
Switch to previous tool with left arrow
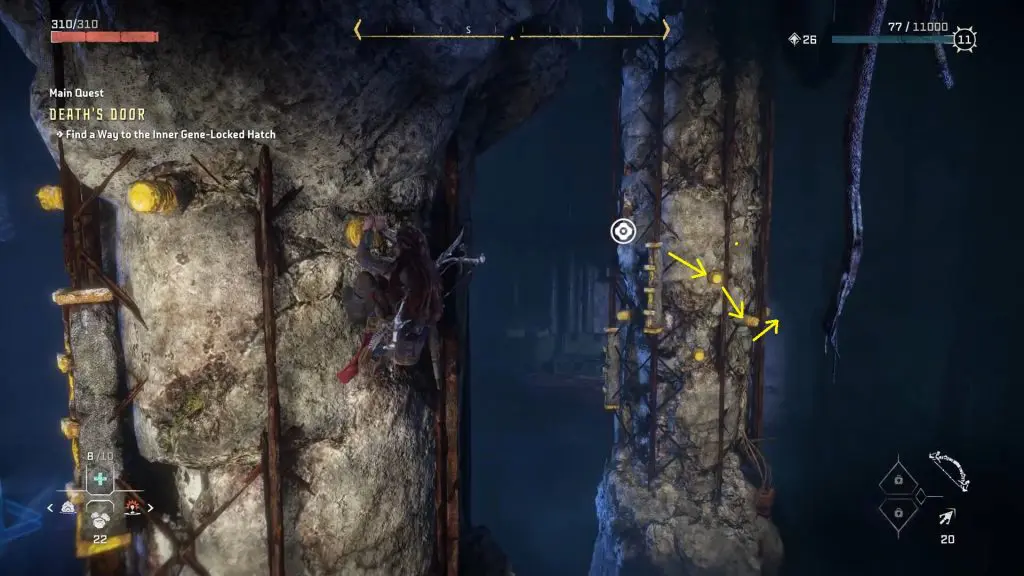(x=51, y=508)
